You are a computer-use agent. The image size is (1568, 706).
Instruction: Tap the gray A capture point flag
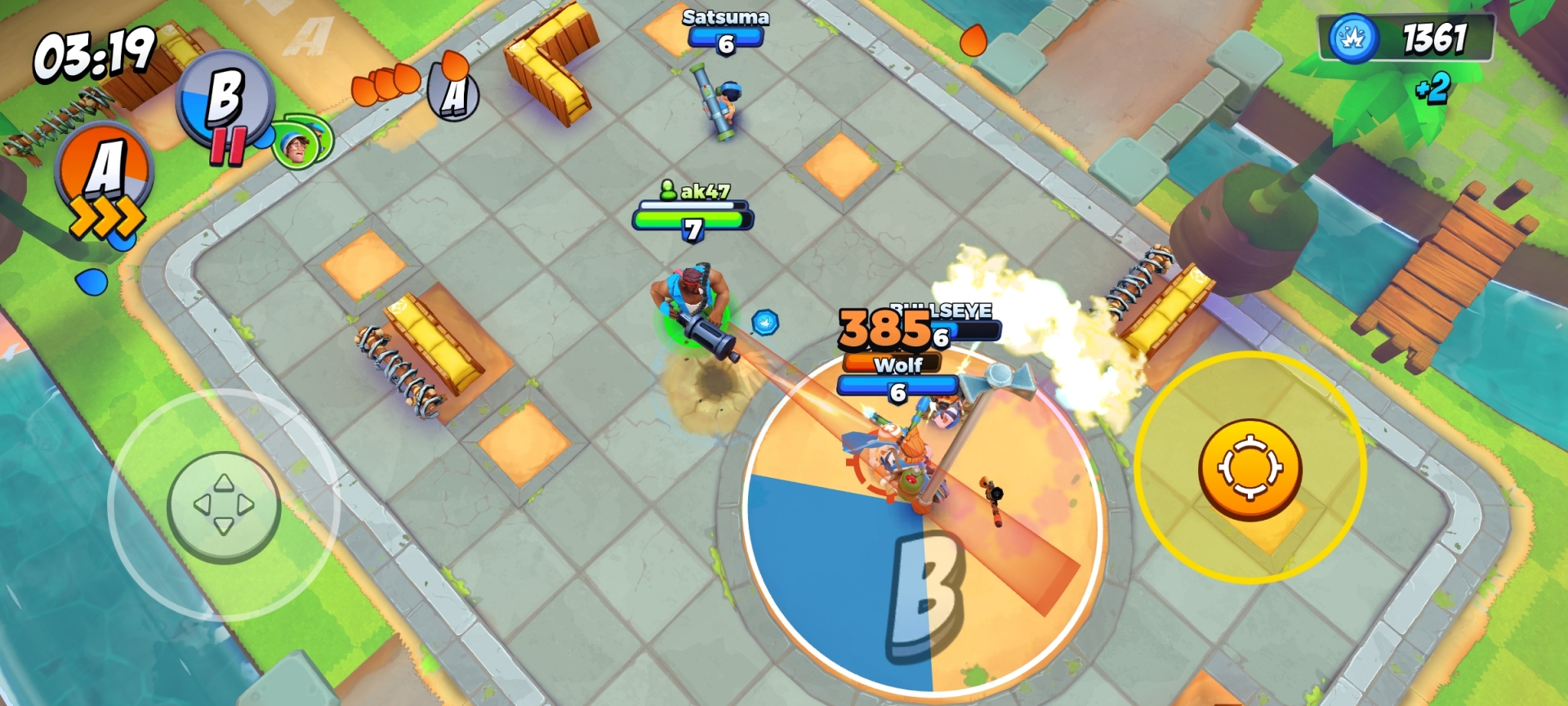click(x=452, y=92)
